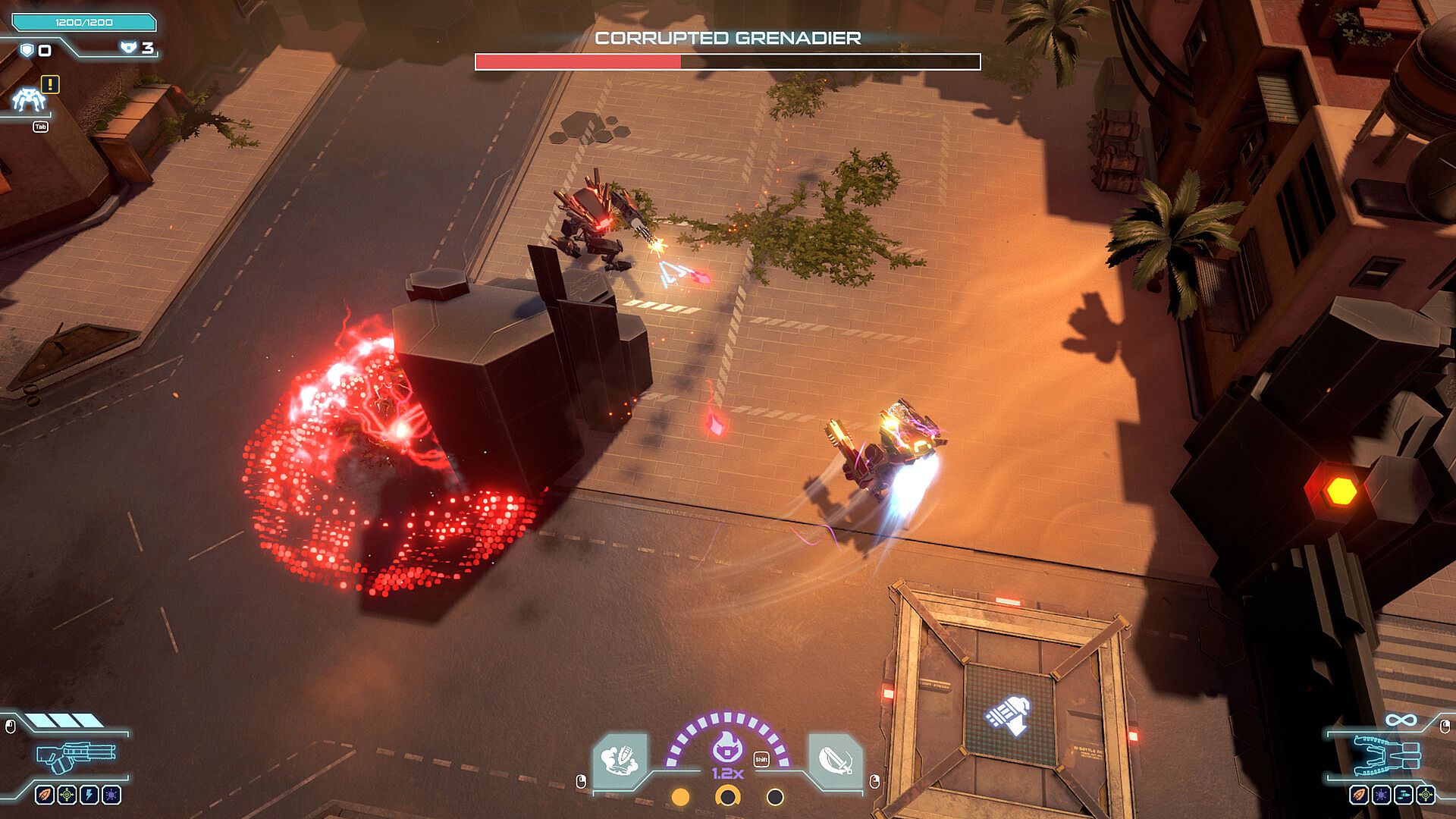
Task: Select the shotgun weapon icon
Action: 76,755
